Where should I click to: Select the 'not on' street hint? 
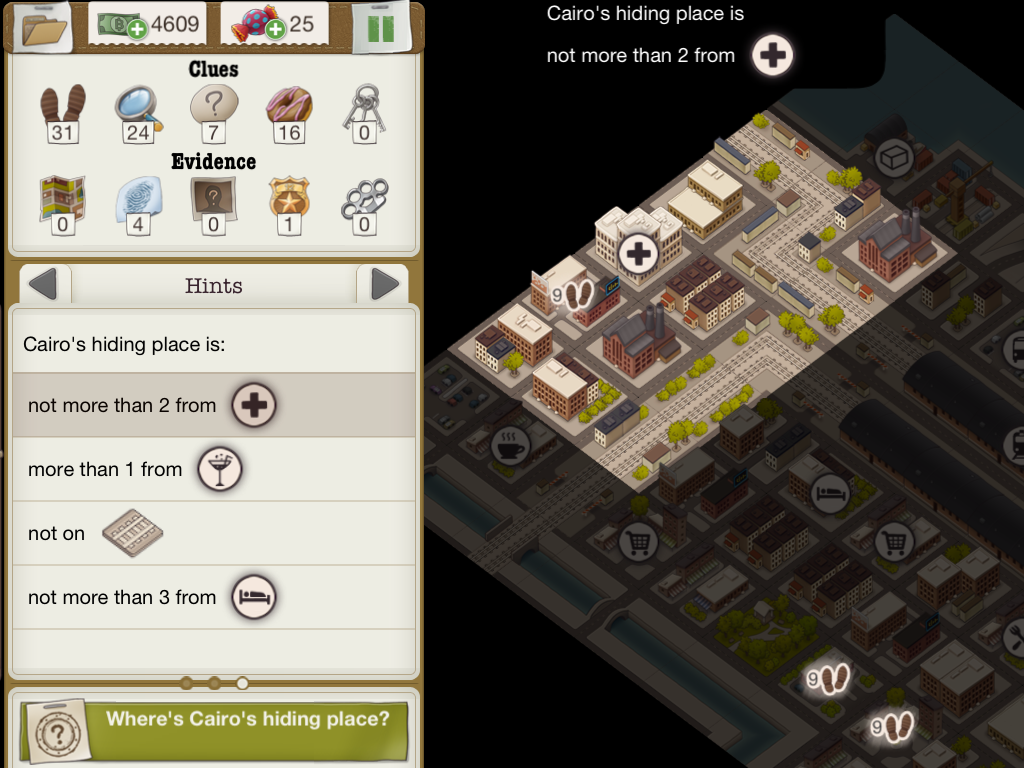(x=213, y=533)
